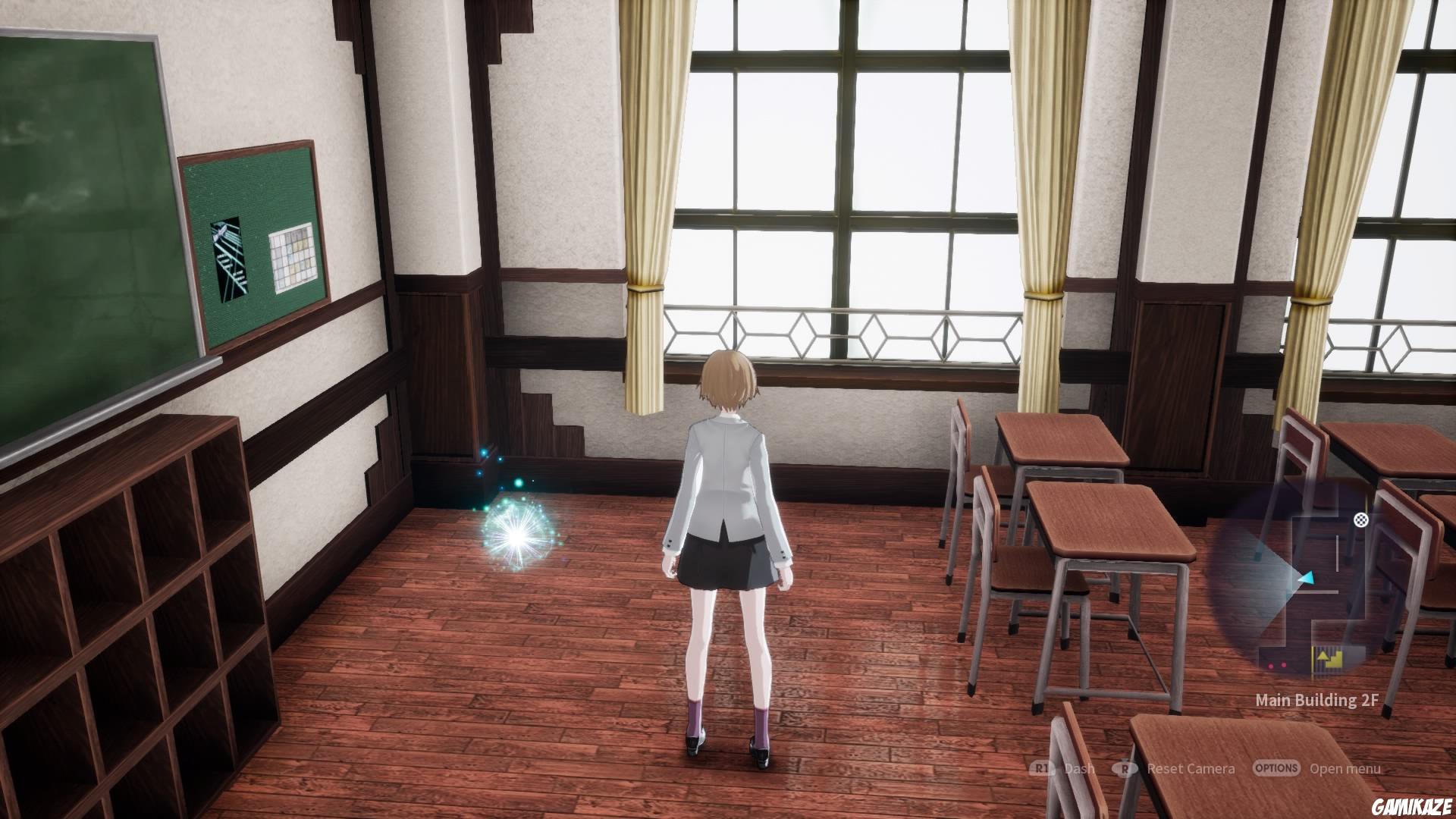
Task: Open the Main Building 2F area label
Action: pyautogui.click(x=1316, y=699)
